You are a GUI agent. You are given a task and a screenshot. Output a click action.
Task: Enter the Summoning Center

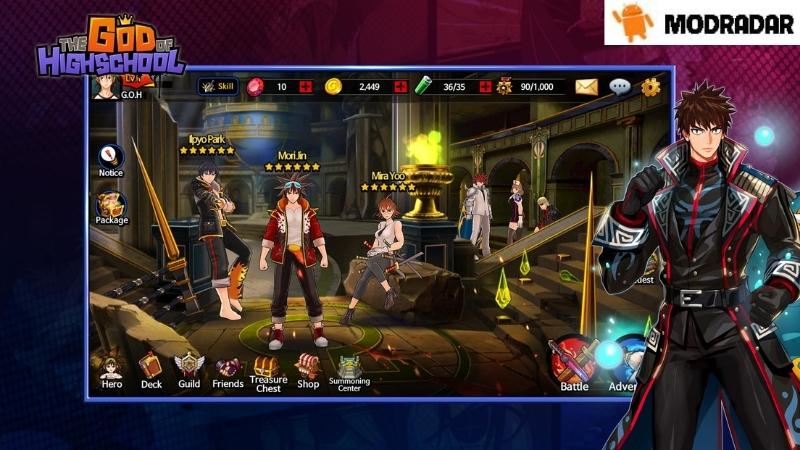349,370
